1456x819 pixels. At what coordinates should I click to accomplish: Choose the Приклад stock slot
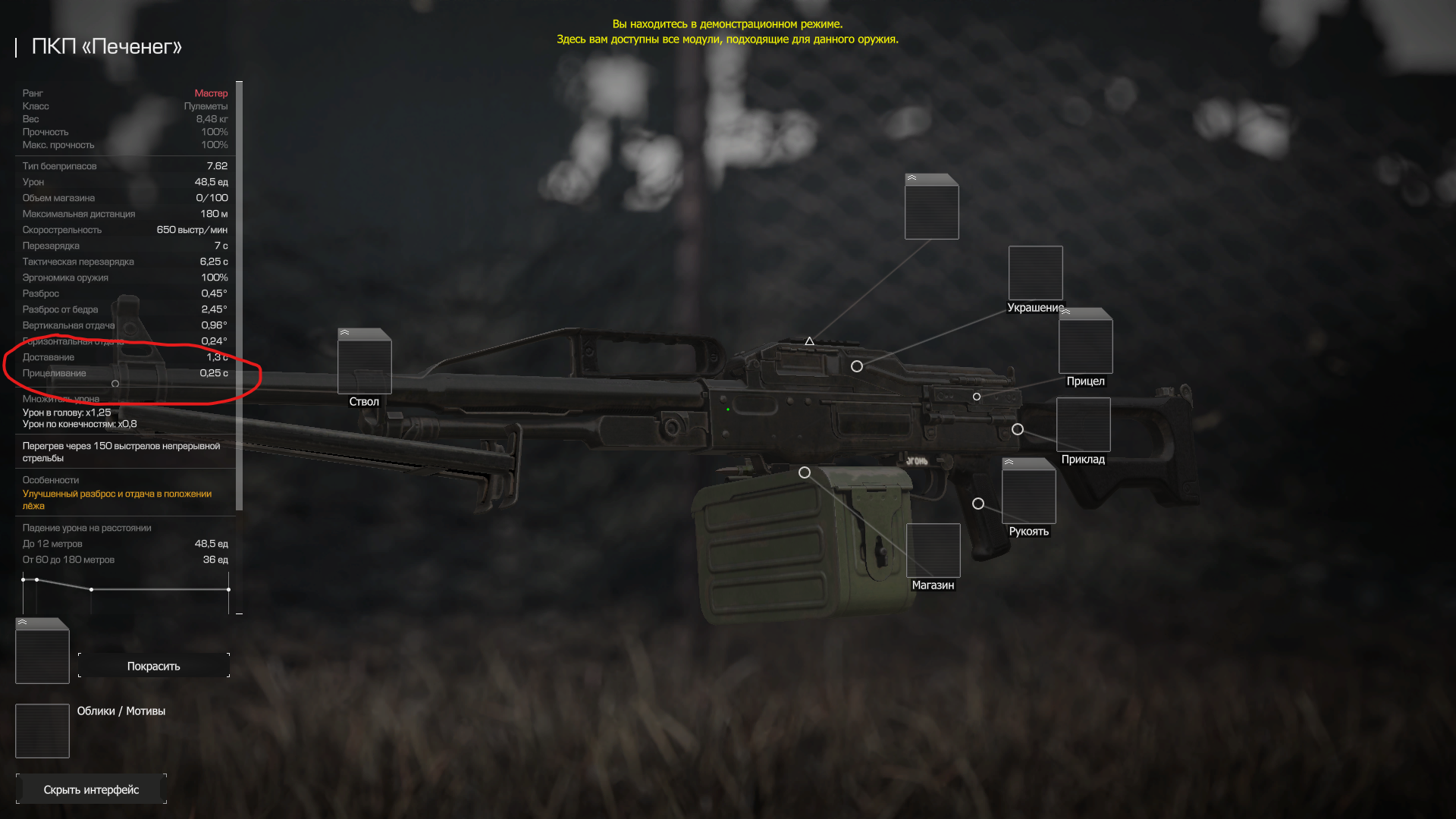[1083, 425]
